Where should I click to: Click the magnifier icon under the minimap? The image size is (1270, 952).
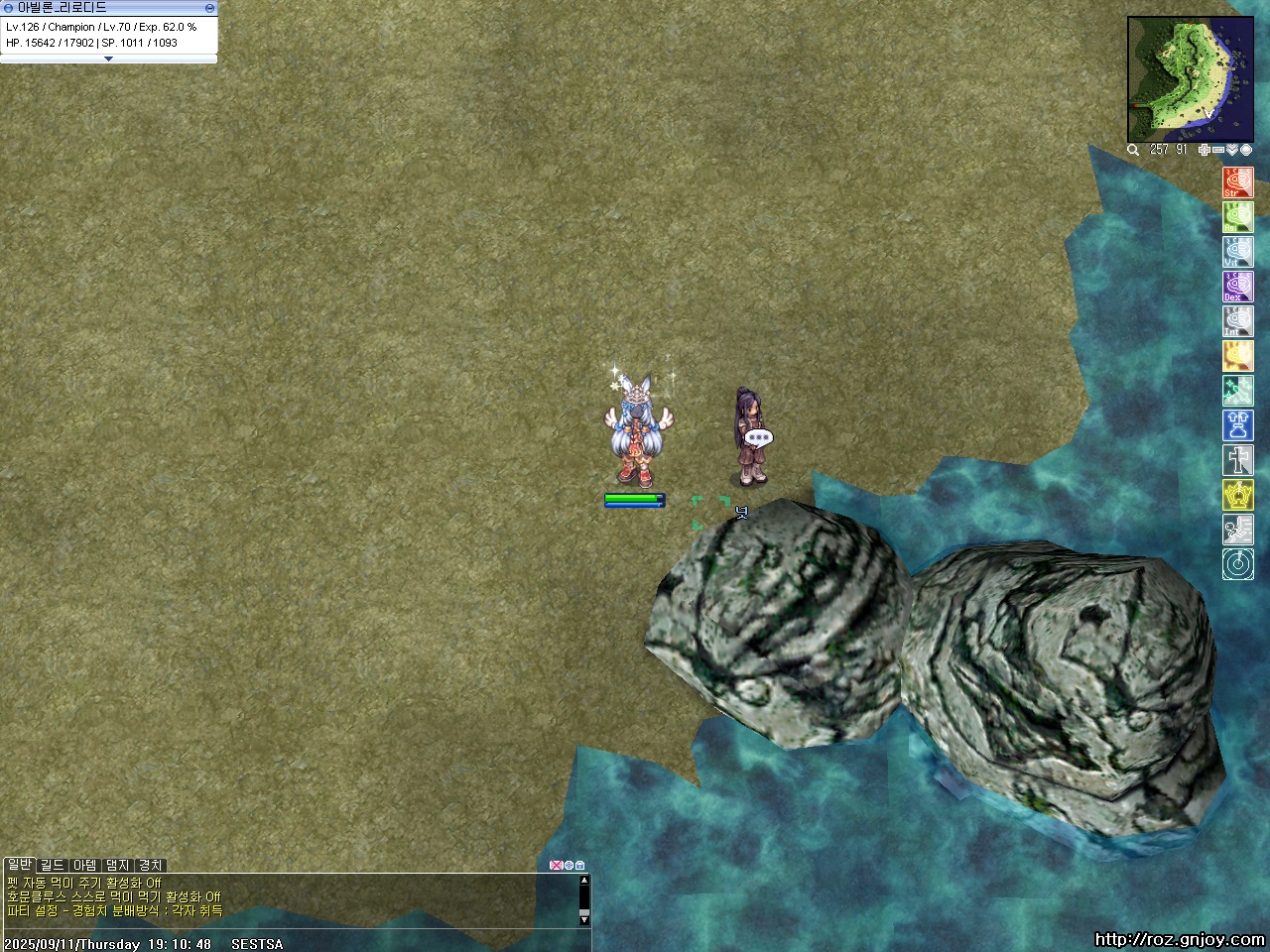coord(1133,150)
